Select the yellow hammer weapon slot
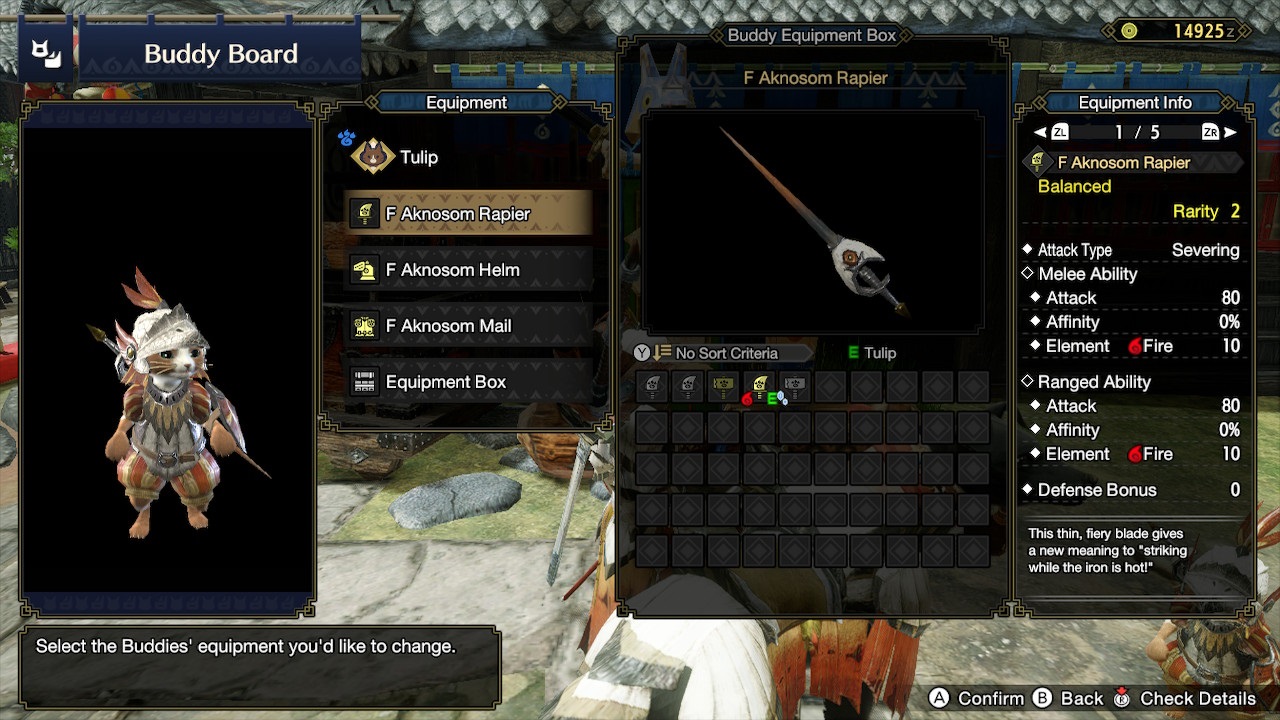 pyautogui.click(x=724, y=386)
